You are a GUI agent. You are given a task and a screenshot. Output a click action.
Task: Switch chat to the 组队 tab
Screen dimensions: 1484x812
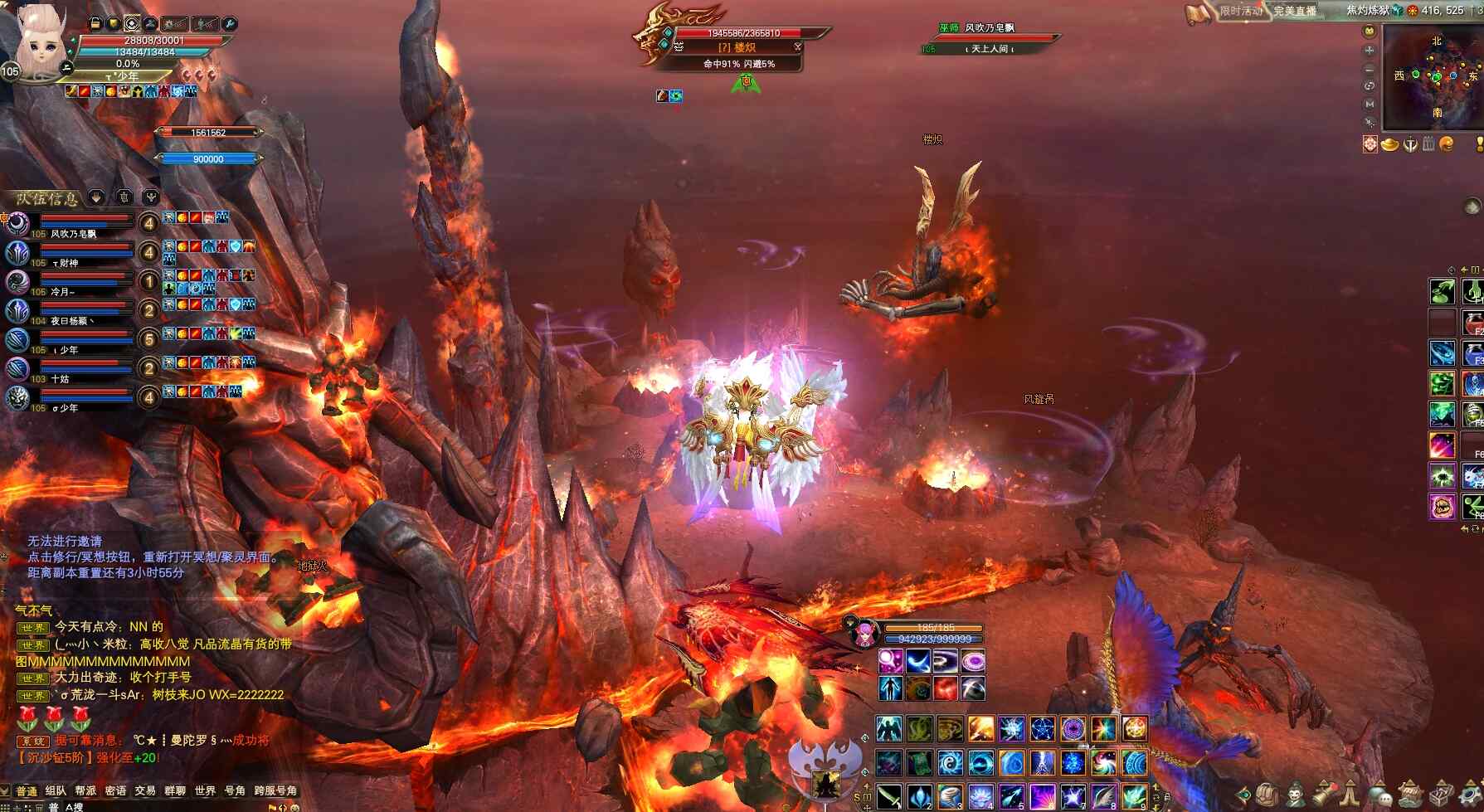tap(56, 790)
